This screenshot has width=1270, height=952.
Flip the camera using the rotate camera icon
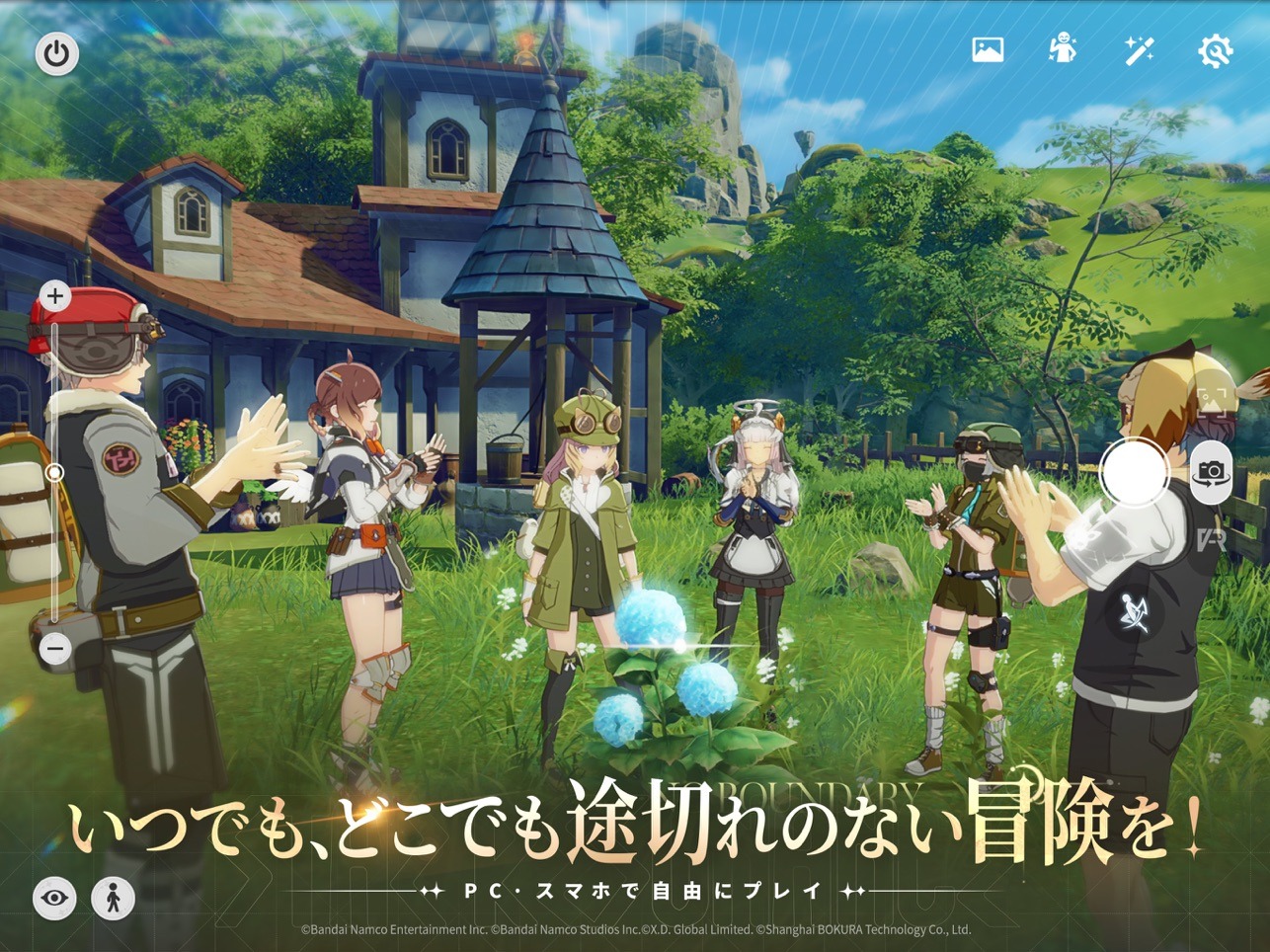(1213, 472)
